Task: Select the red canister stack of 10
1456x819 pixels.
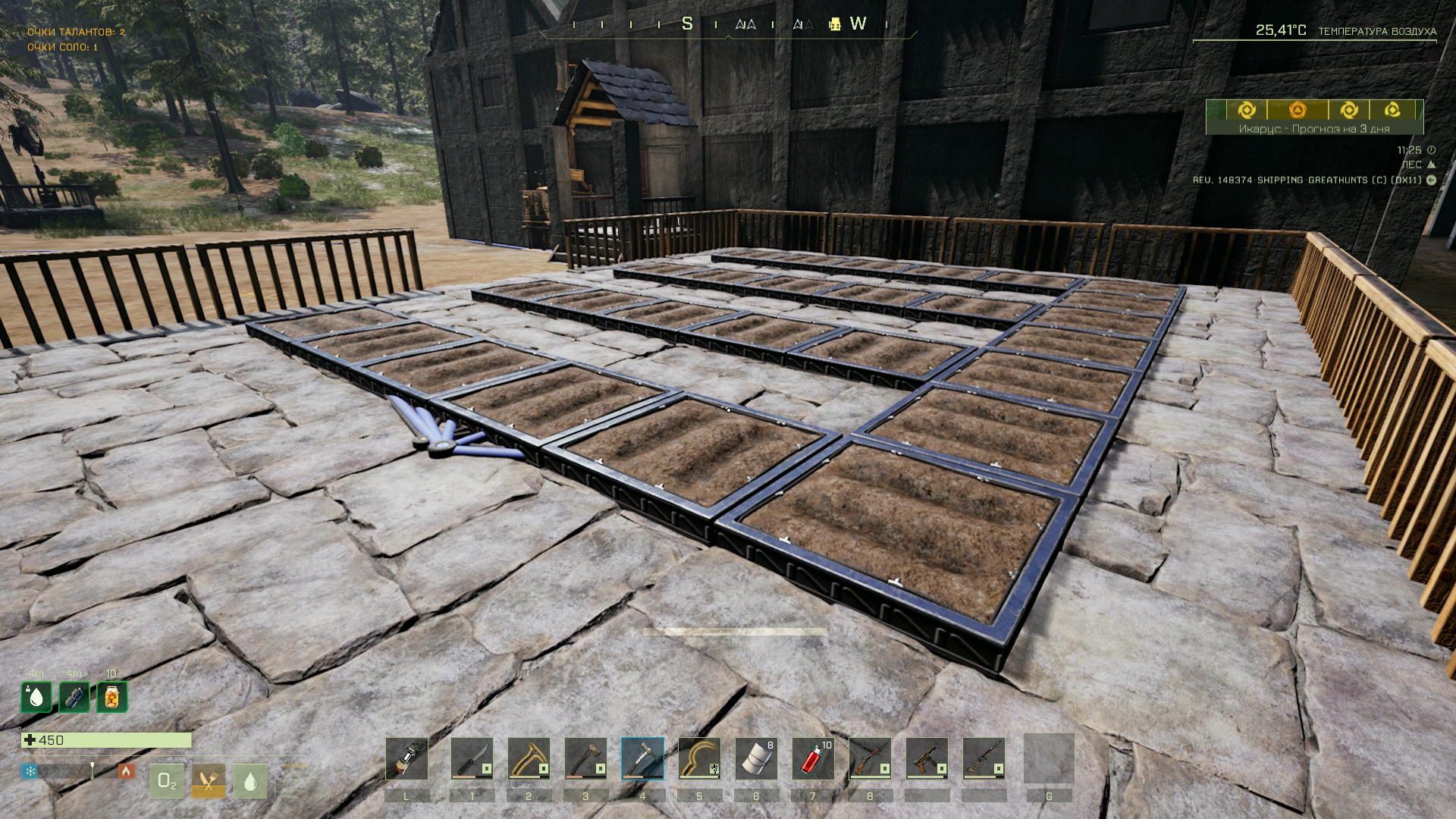Action: point(813,758)
